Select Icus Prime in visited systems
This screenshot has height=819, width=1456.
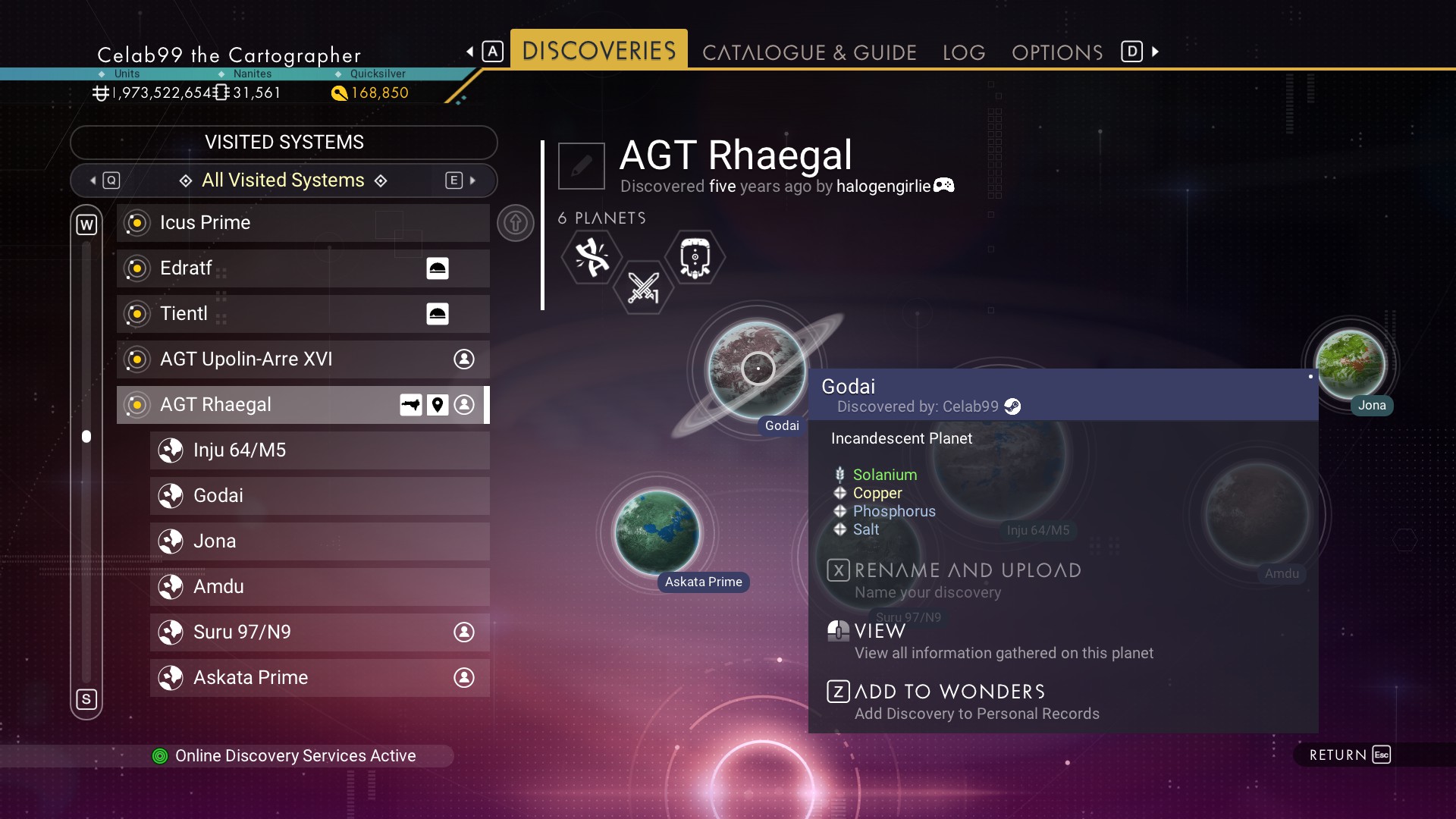click(303, 223)
